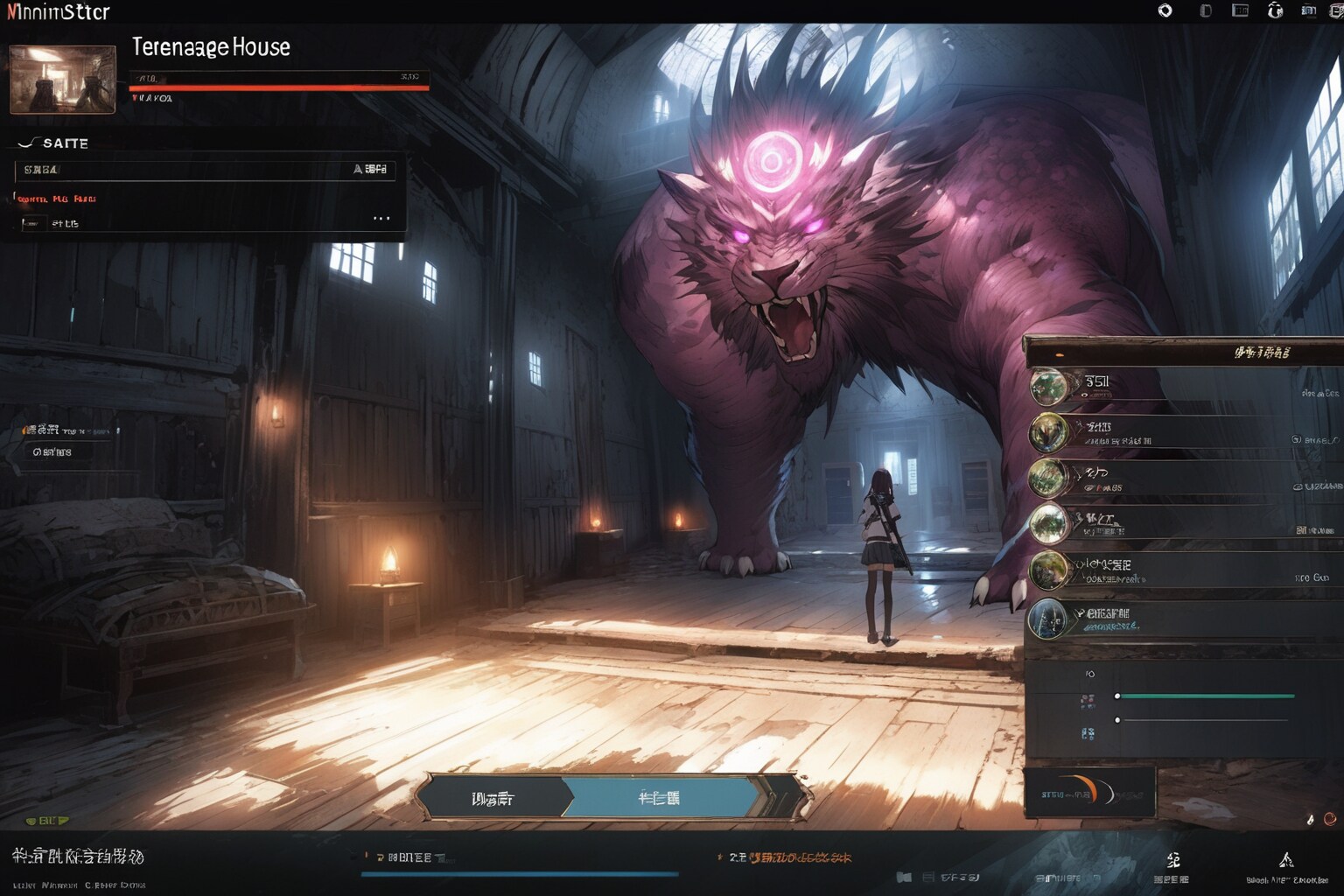Choose the second row in the party list
The height and width of the screenshot is (896, 1344).
[1181, 432]
